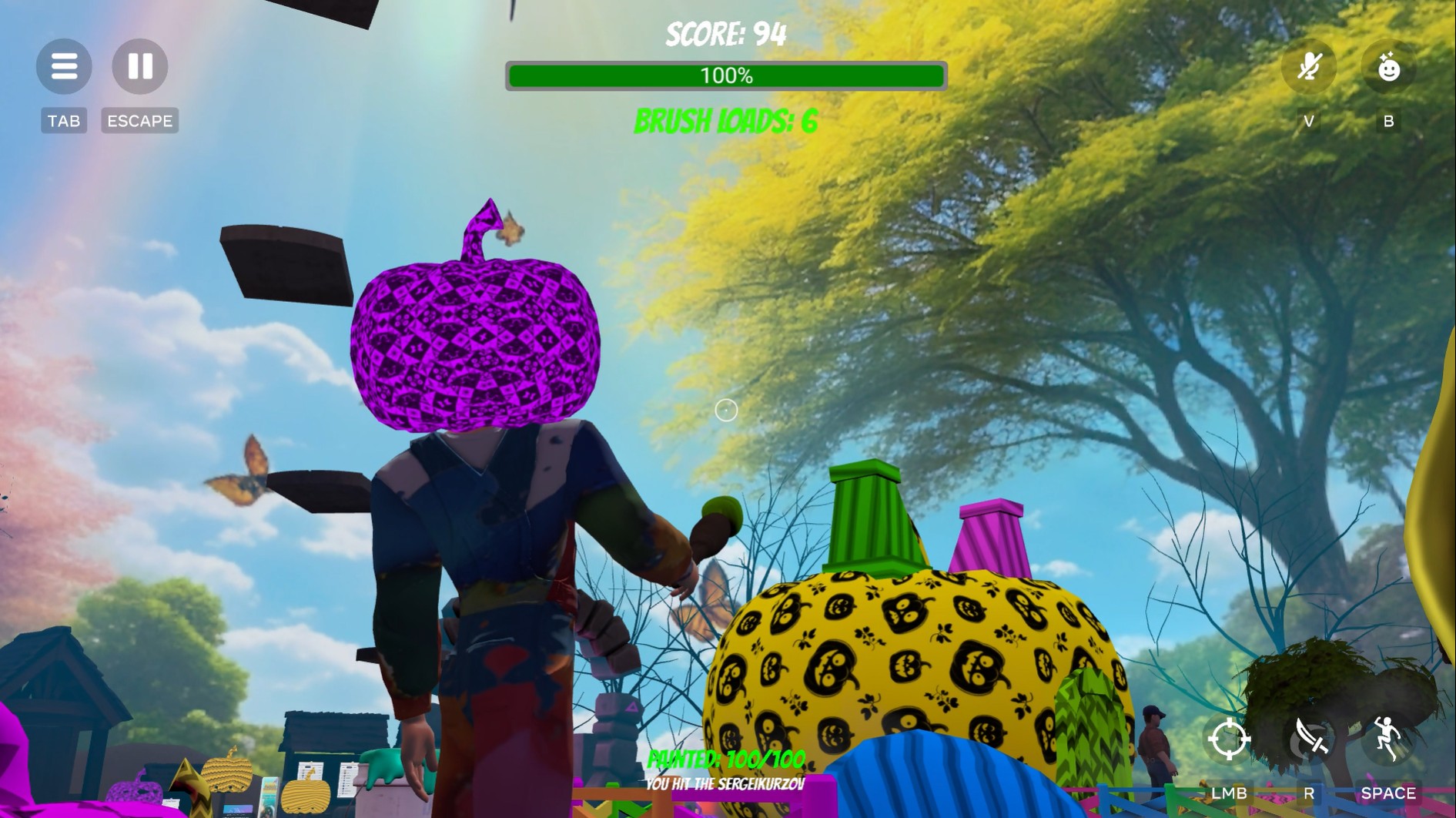This screenshot has width=1456, height=818.
Task: Pause the game using the pause icon
Action: (x=139, y=66)
